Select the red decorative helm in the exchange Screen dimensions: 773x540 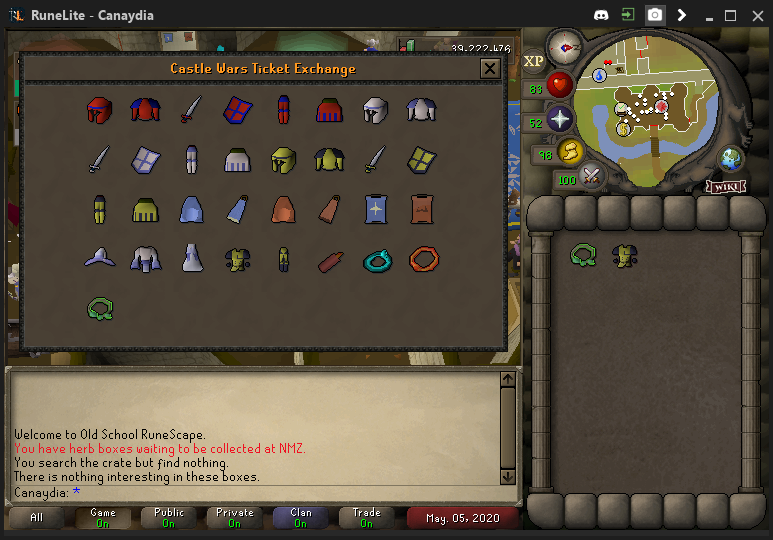click(98, 110)
